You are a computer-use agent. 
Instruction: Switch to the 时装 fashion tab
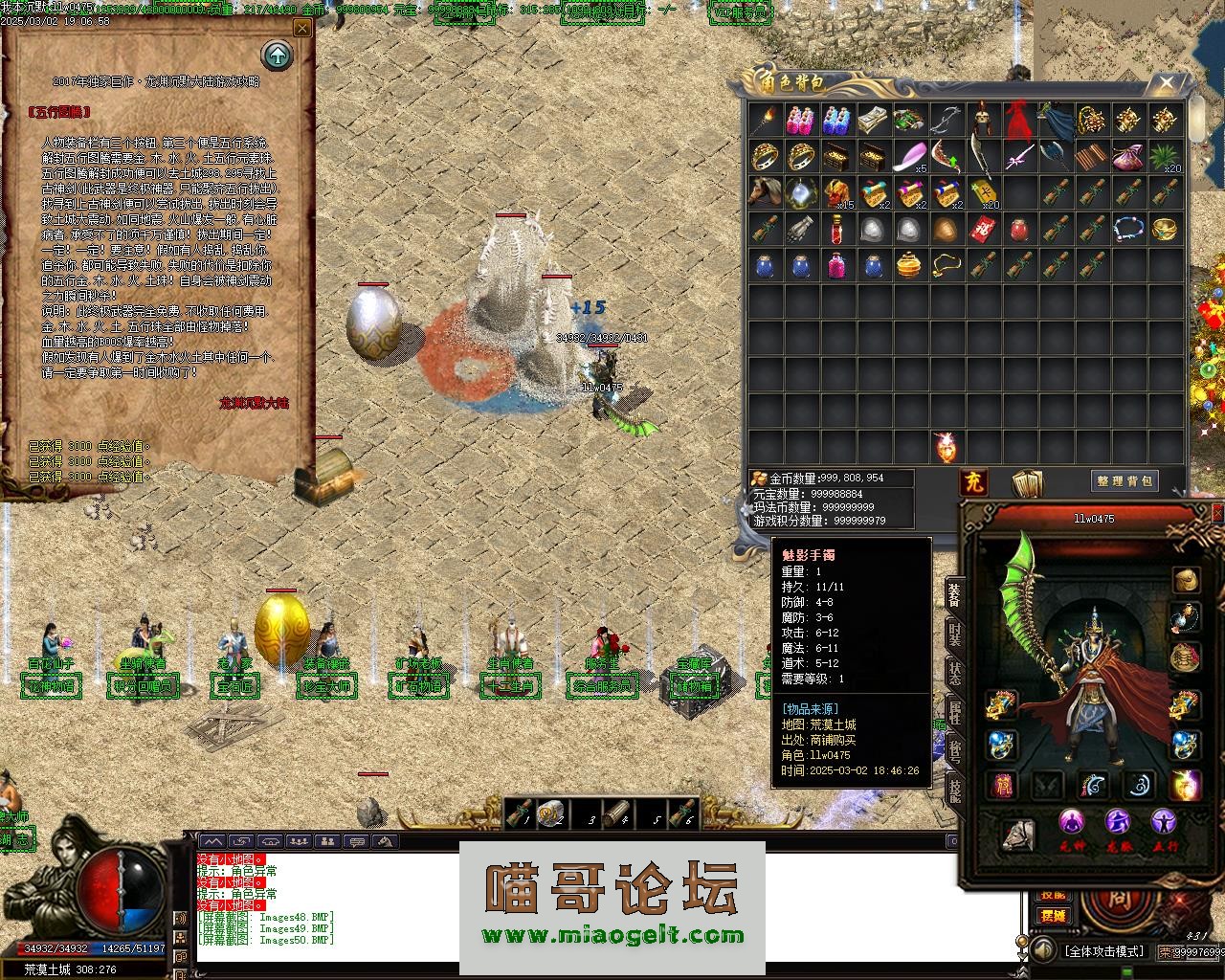pos(954,633)
